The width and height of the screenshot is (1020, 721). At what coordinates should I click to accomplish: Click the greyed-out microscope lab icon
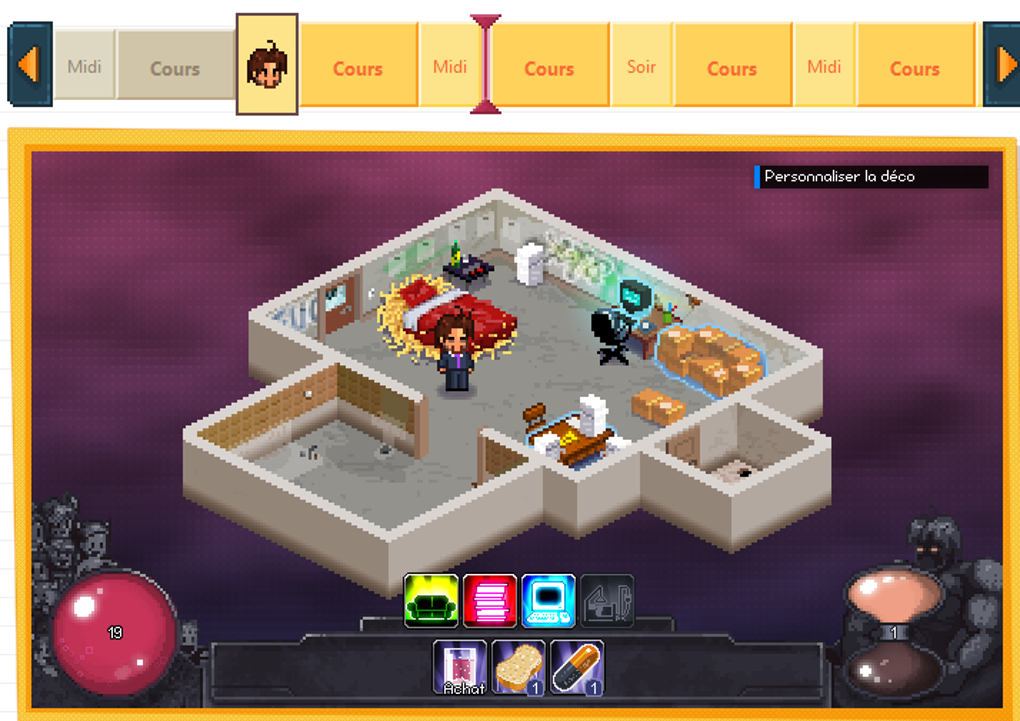[606, 600]
